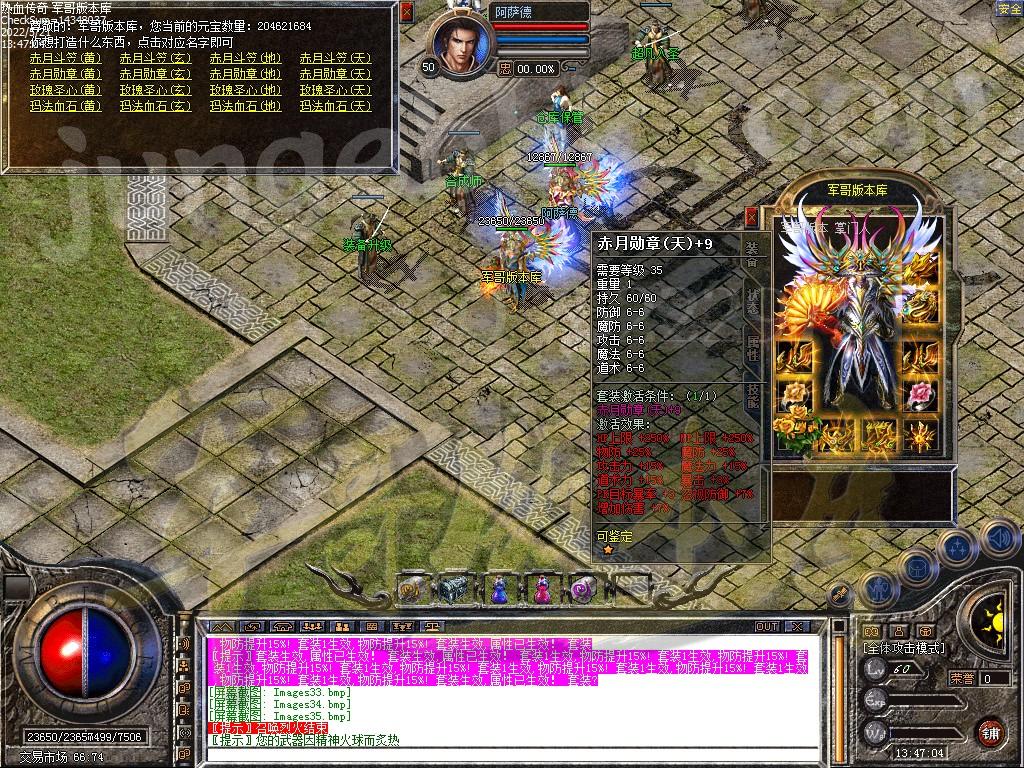The height and width of the screenshot is (768, 1024).
Task: Close the character equipment panel
Action: tap(752, 216)
